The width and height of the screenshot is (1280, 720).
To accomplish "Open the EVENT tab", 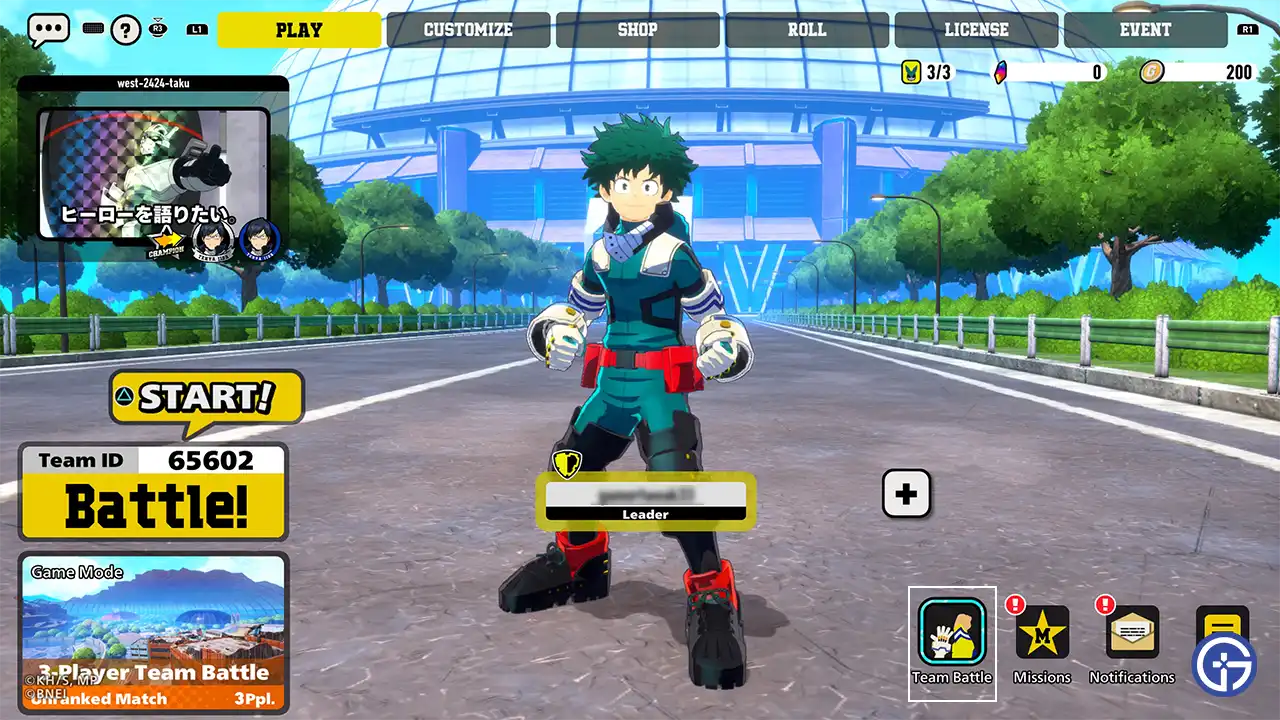I will click(x=1144, y=29).
